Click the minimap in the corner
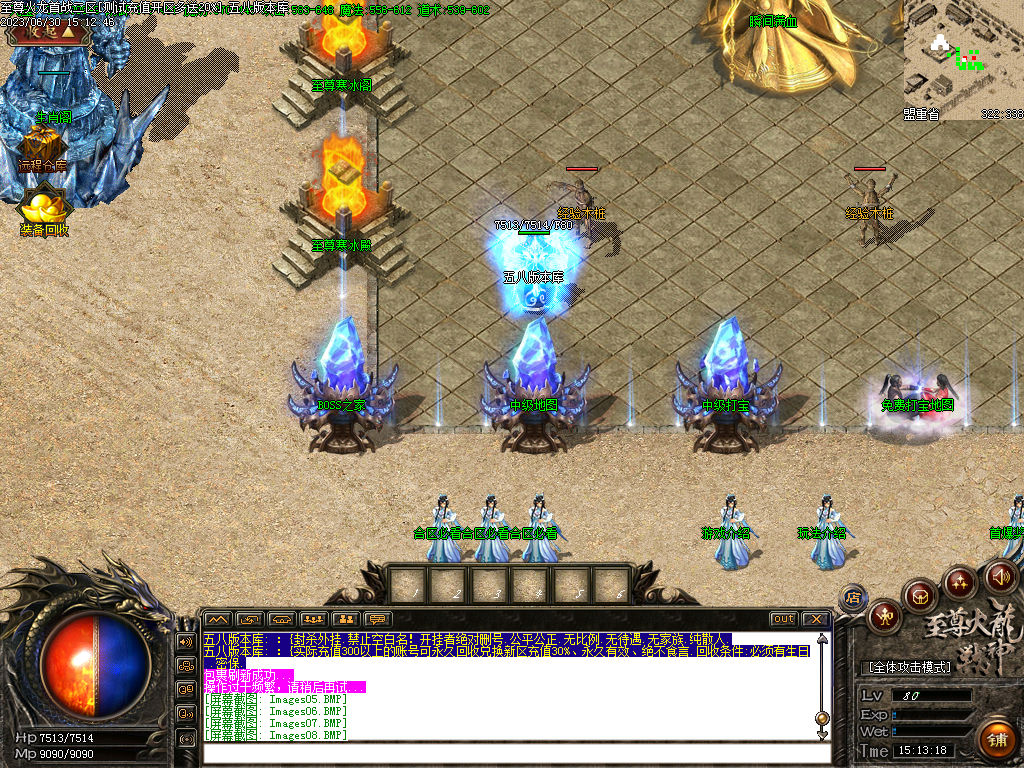Screen dimensions: 1024x768 pos(963,60)
